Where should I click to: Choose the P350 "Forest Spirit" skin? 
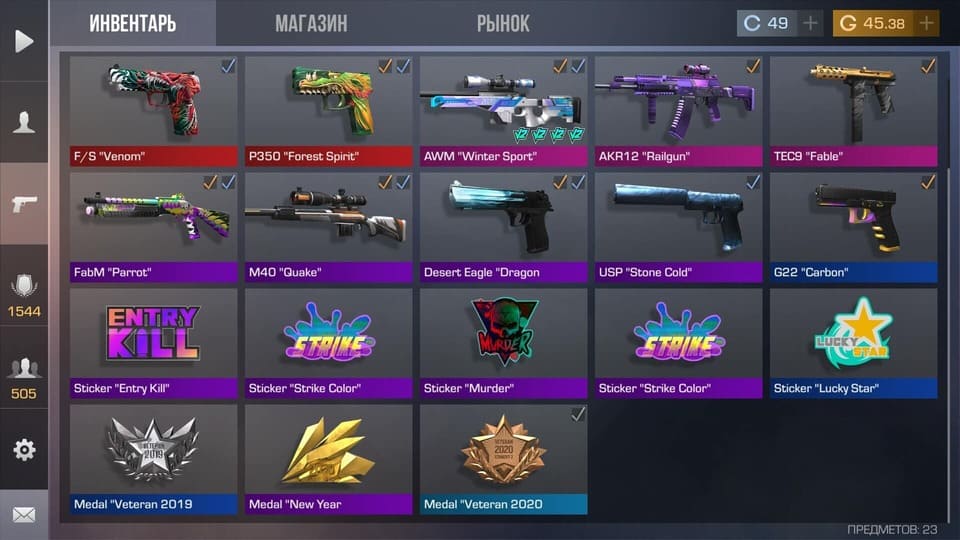(328, 110)
